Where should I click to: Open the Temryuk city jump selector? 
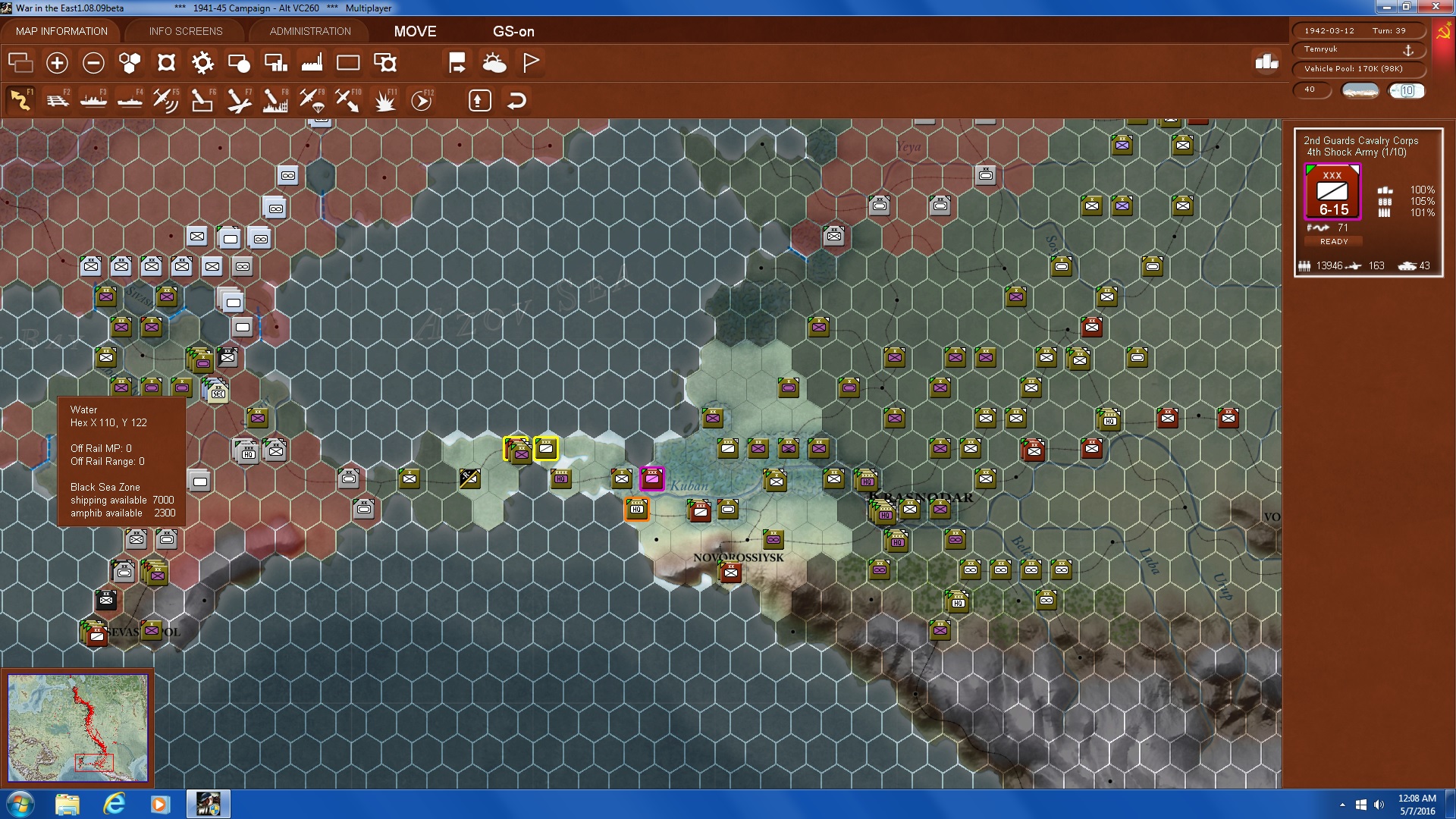coord(1357,49)
